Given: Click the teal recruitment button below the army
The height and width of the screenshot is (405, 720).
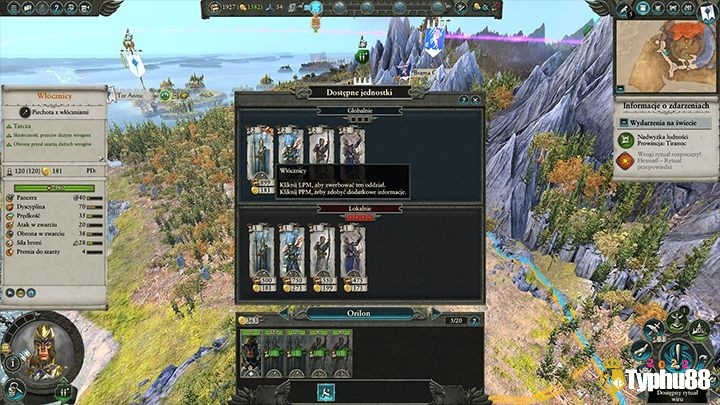Looking at the screenshot, I should pos(326,391).
